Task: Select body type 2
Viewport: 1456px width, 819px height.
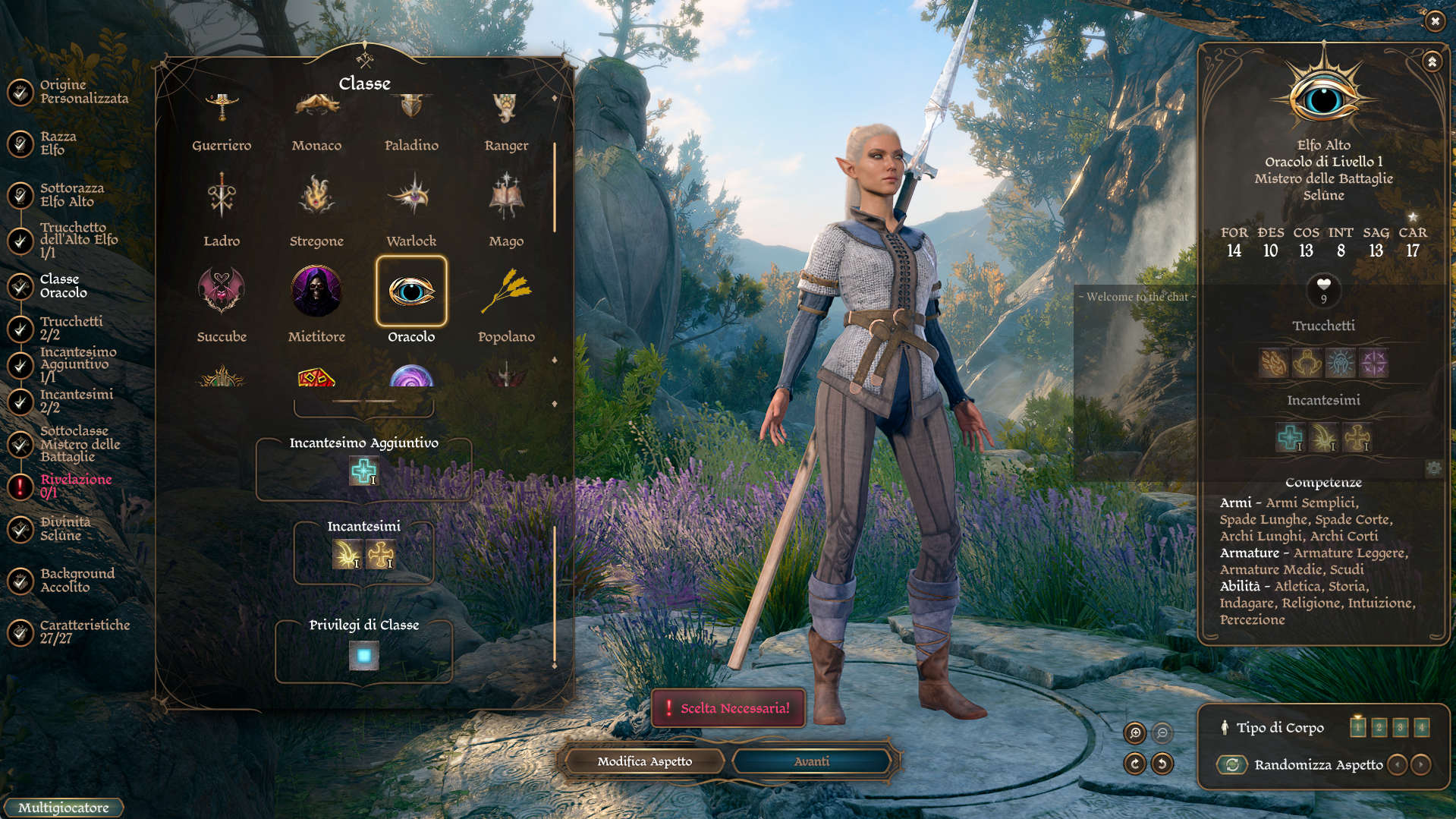Action: click(1379, 727)
